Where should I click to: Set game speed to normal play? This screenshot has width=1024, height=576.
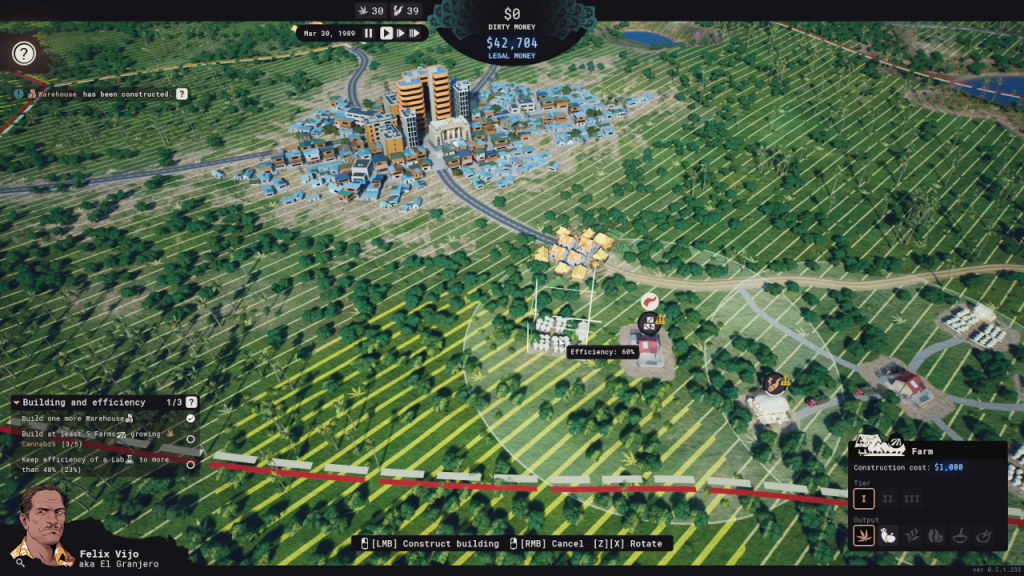[x=386, y=33]
